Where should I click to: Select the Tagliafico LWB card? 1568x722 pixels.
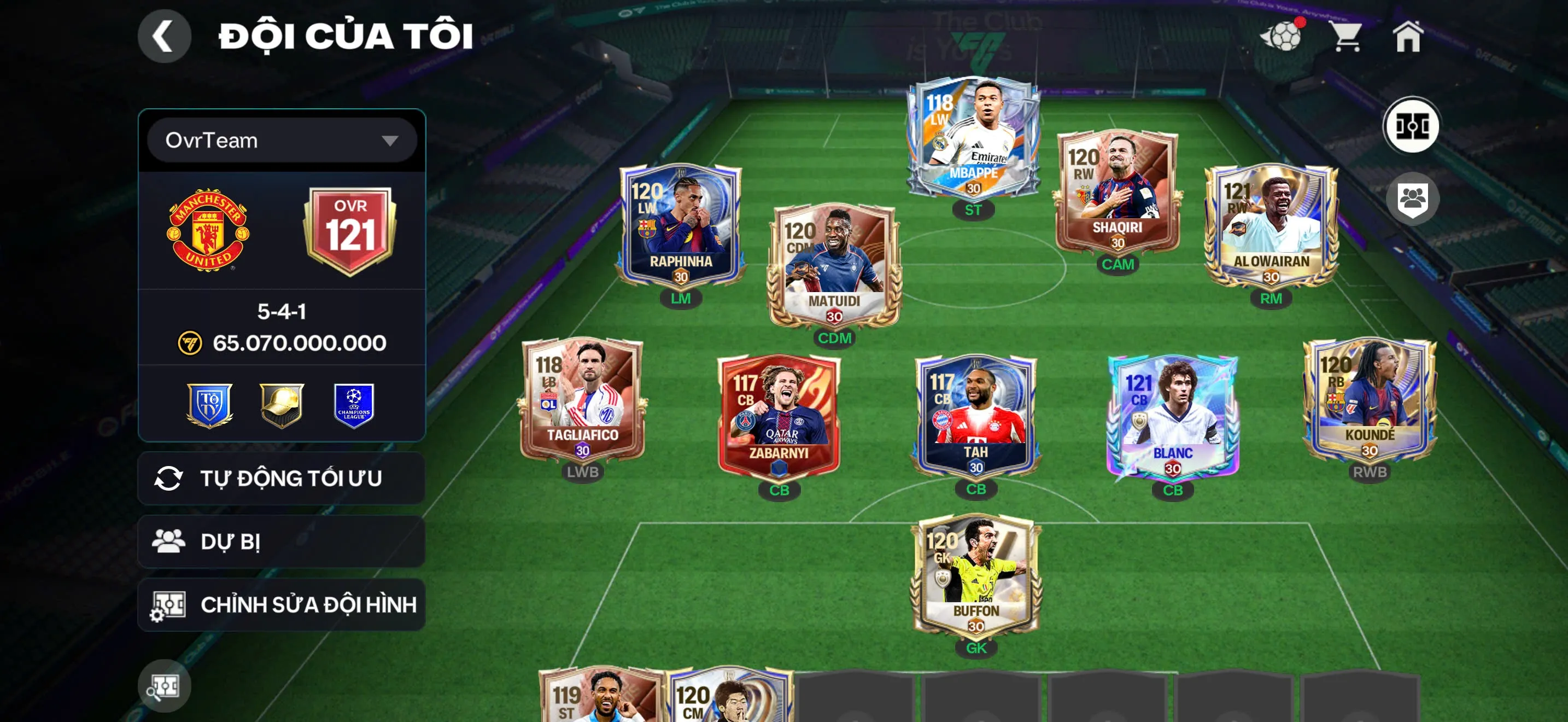(582, 399)
